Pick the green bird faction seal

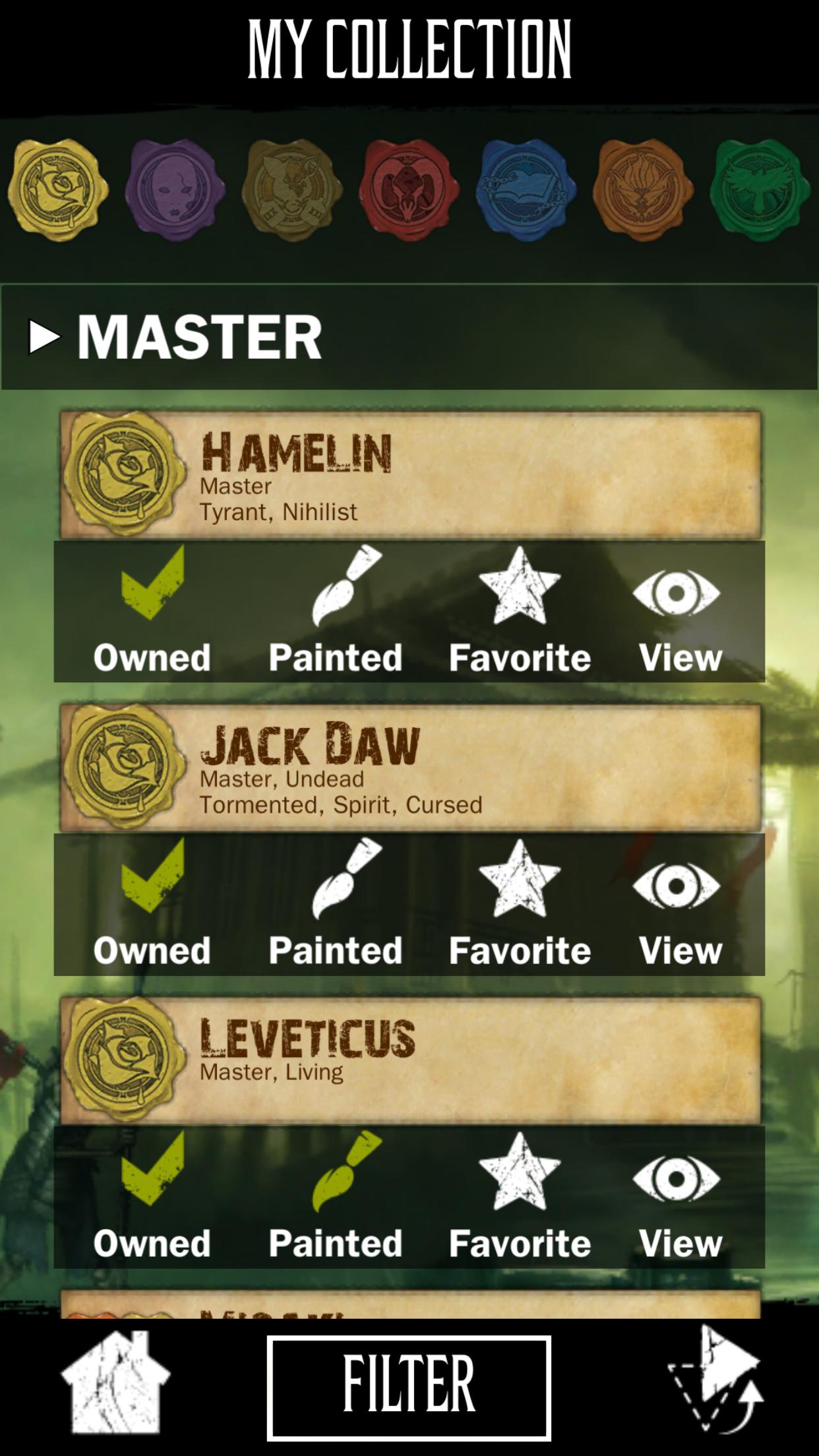click(x=760, y=190)
